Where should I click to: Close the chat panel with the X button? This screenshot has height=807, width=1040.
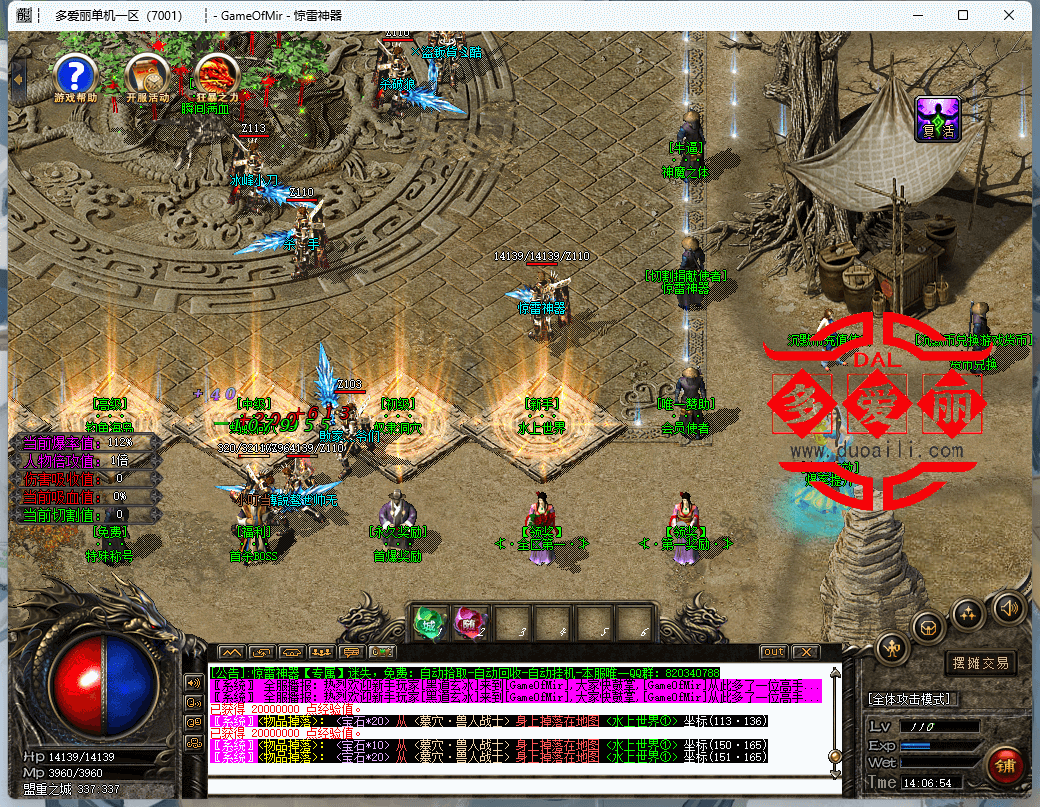[804, 652]
